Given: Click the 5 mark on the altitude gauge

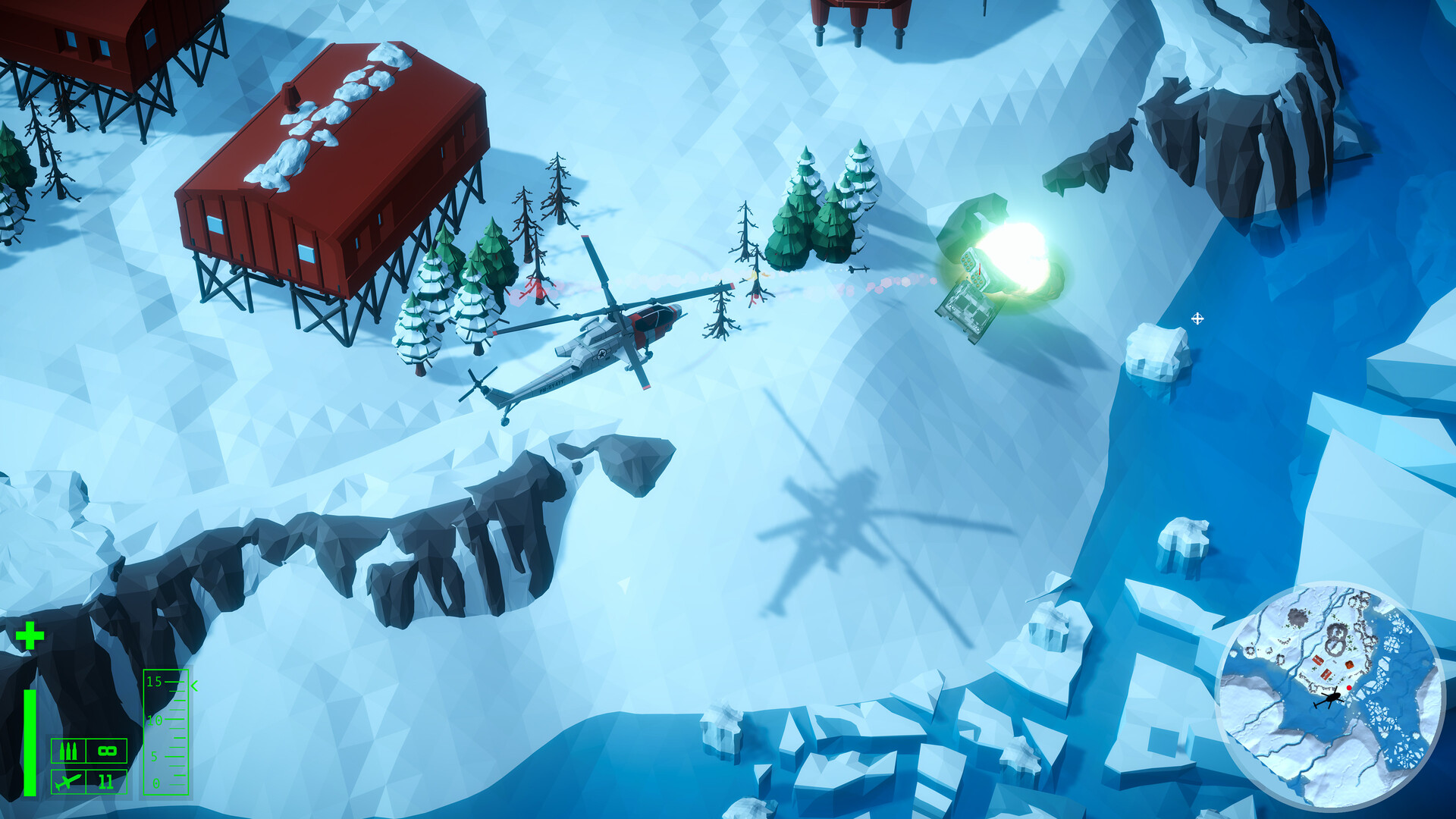Looking at the screenshot, I should tap(153, 756).
